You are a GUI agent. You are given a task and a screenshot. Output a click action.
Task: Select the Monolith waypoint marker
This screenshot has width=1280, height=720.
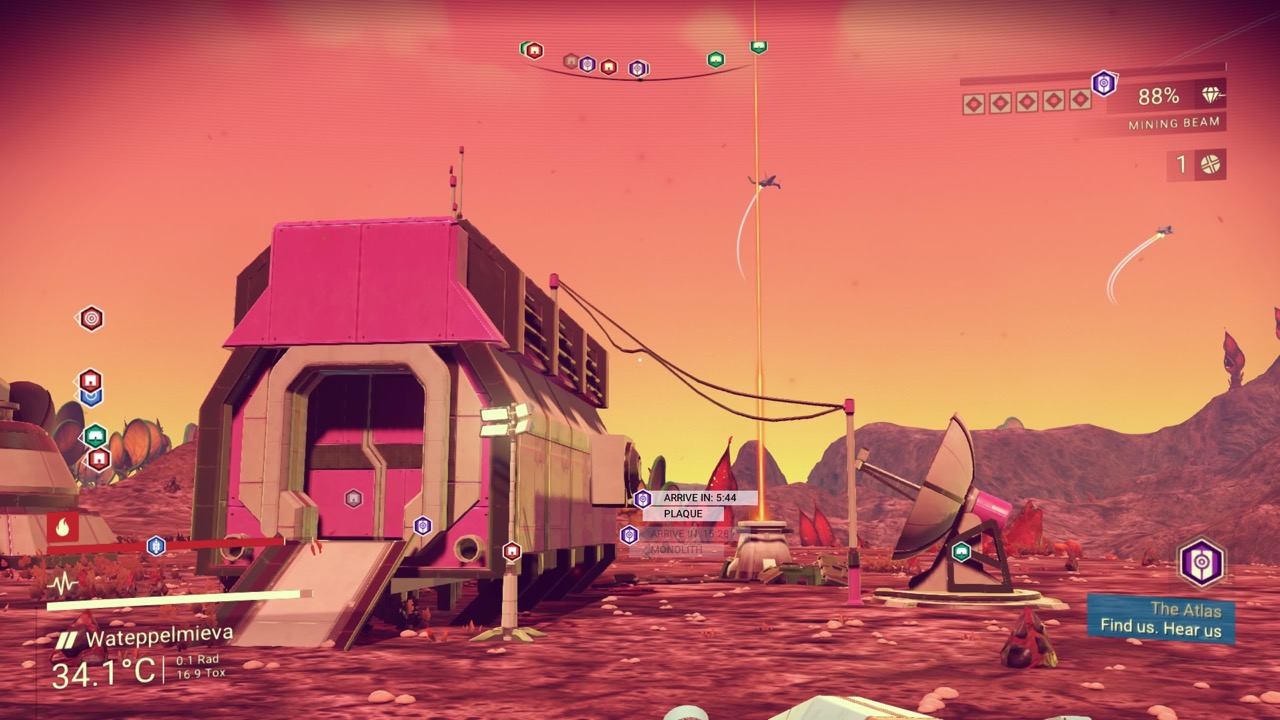tap(629, 535)
